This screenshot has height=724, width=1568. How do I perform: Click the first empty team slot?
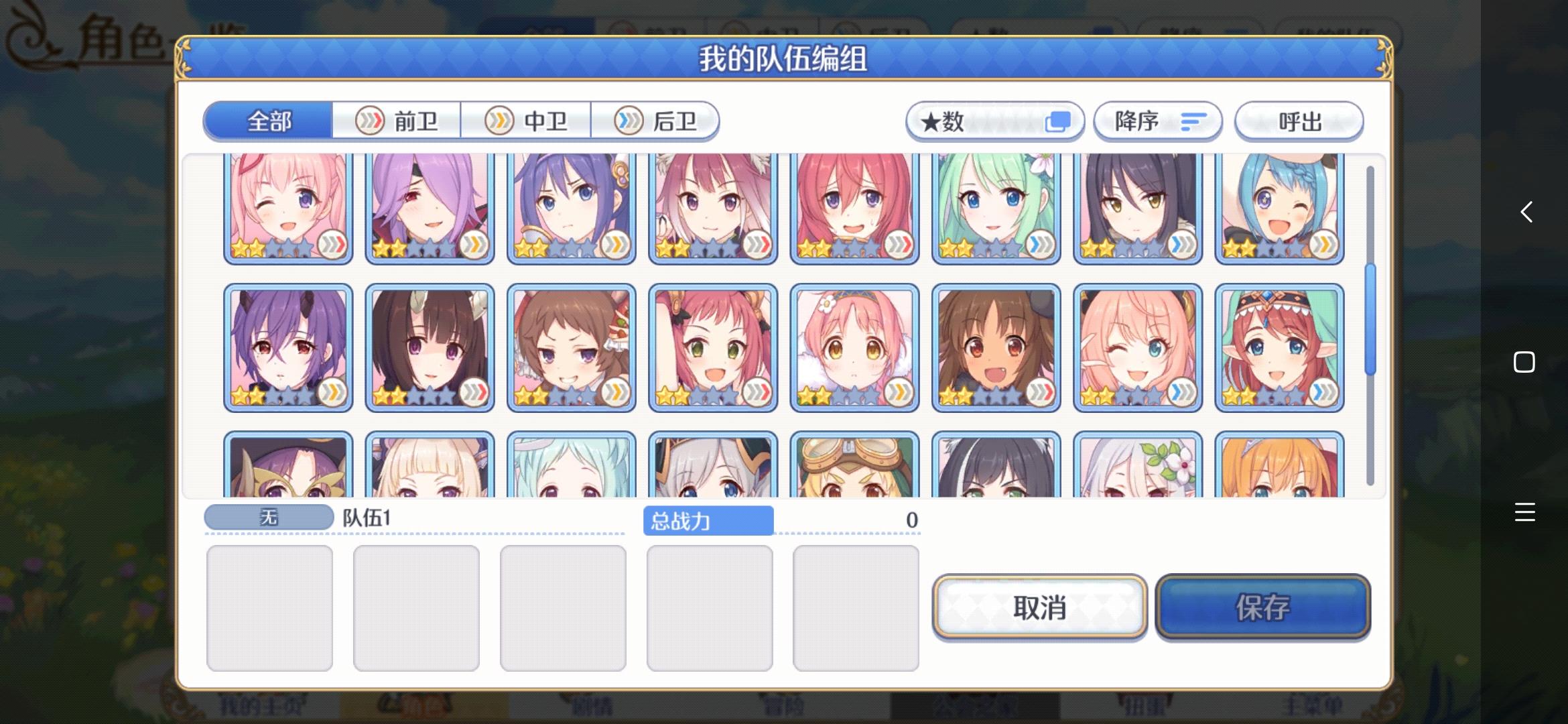click(269, 607)
